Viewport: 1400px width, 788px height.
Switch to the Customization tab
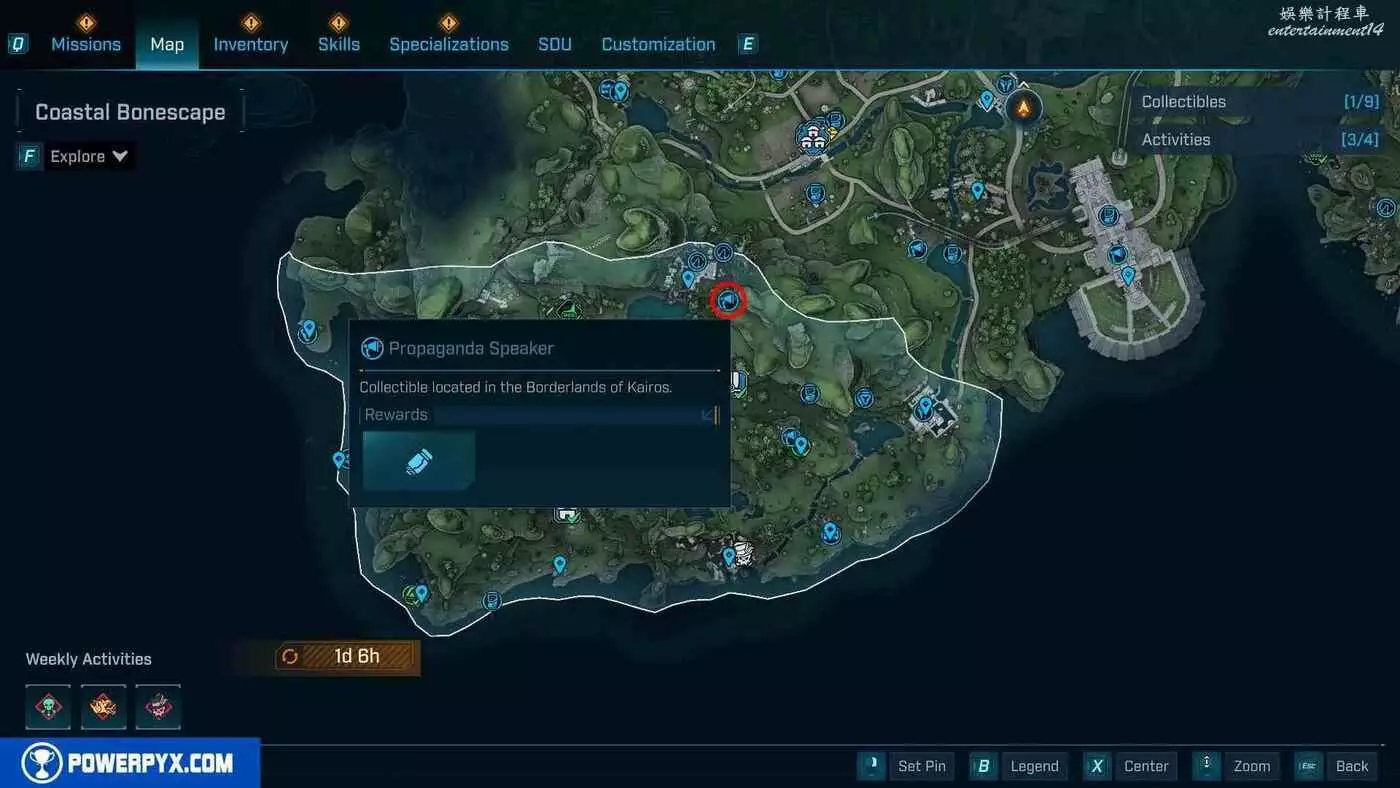(x=658, y=44)
